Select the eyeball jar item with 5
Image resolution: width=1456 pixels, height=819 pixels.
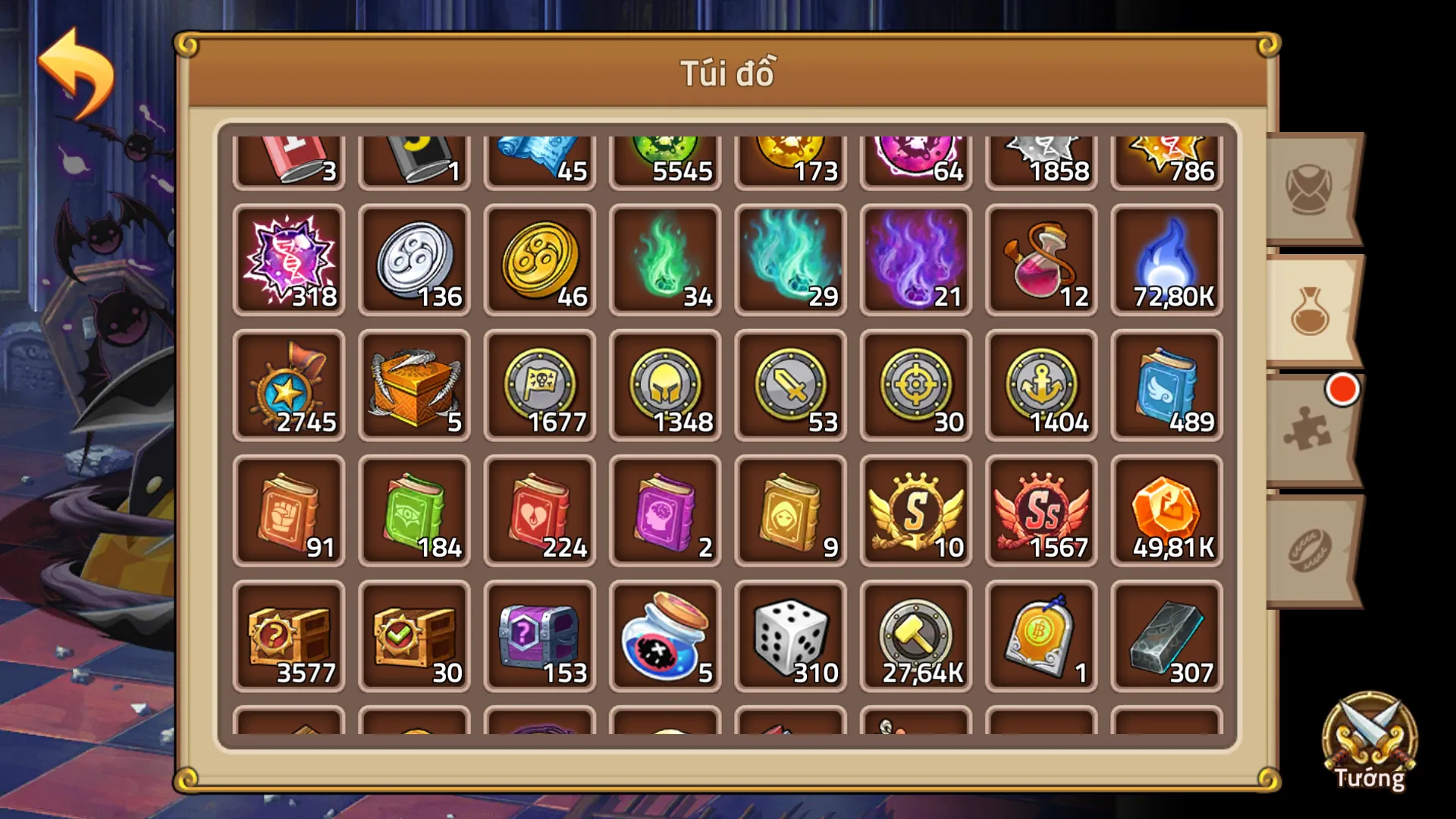coord(665,637)
